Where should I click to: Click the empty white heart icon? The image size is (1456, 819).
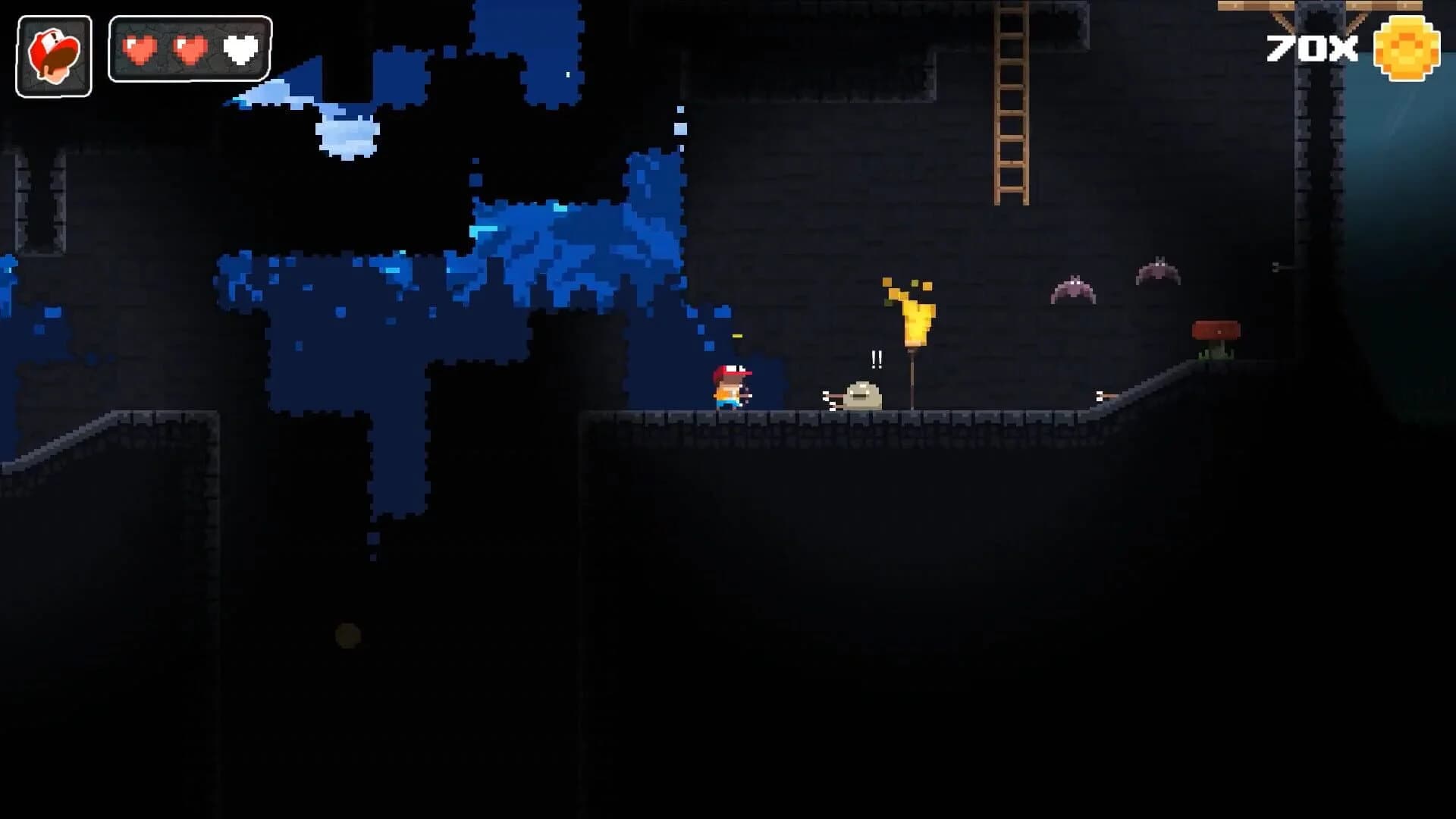(x=241, y=49)
